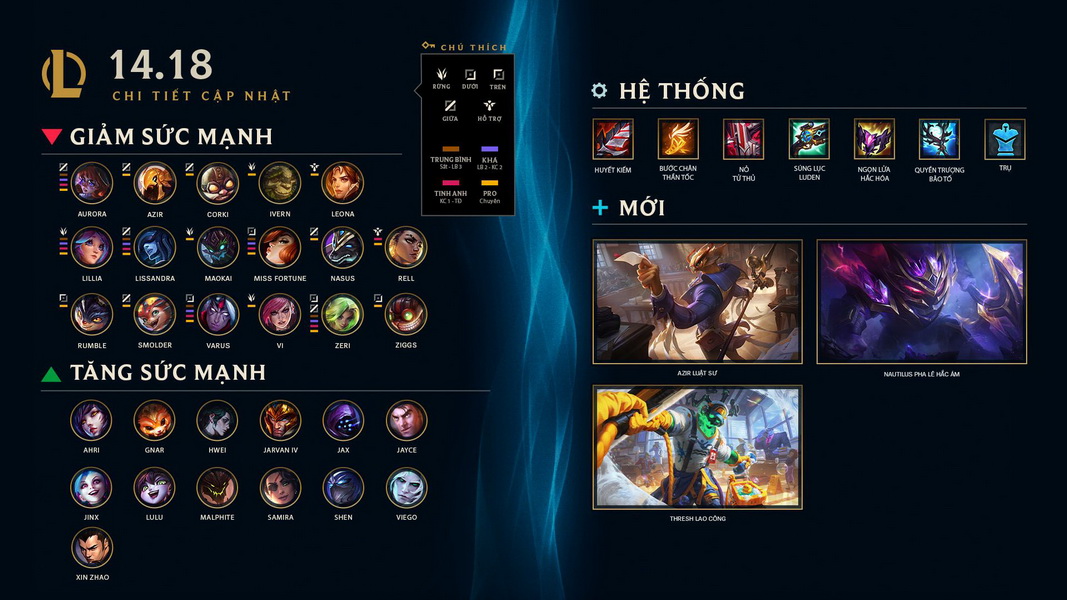Viewport: 1067px width, 600px height.
Task: Select the Trụ turret system icon
Action: pyautogui.click(x=1004, y=139)
